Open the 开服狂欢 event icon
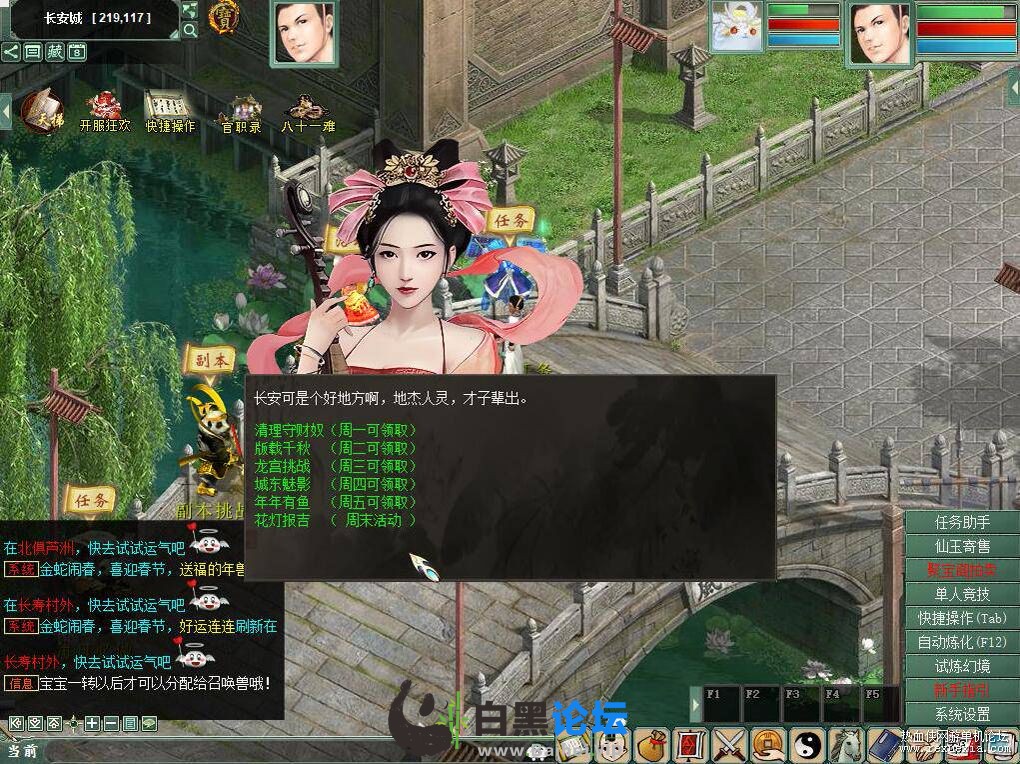This screenshot has height=764, width=1020. 104,112
